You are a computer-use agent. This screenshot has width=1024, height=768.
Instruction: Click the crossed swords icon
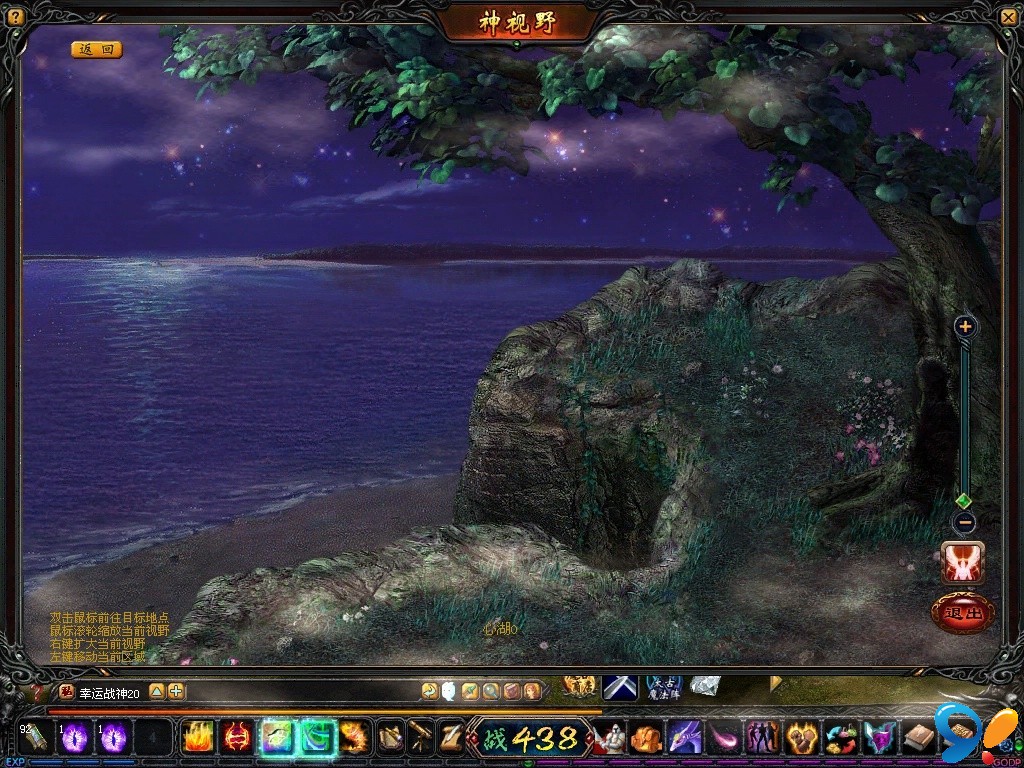coord(620,688)
